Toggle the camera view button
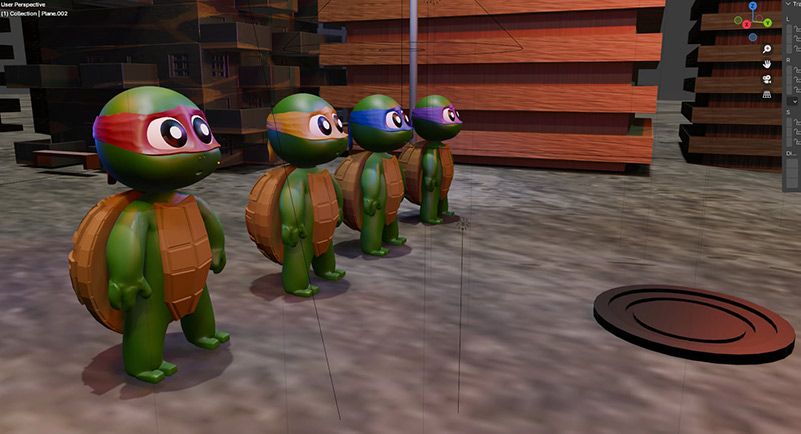The width and height of the screenshot is (801, 434). (766, 79)
